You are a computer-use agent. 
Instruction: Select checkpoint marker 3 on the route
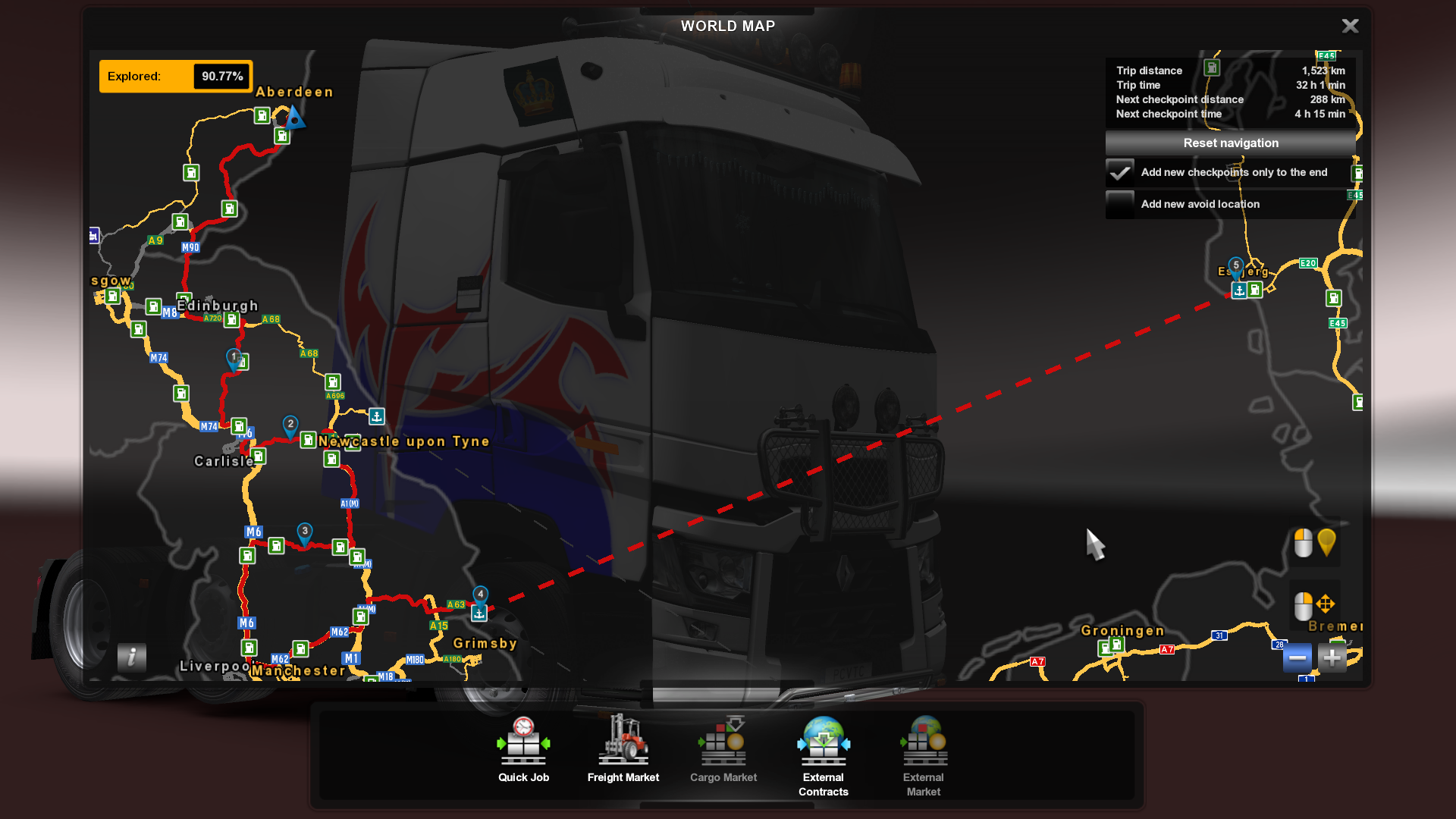305,532
